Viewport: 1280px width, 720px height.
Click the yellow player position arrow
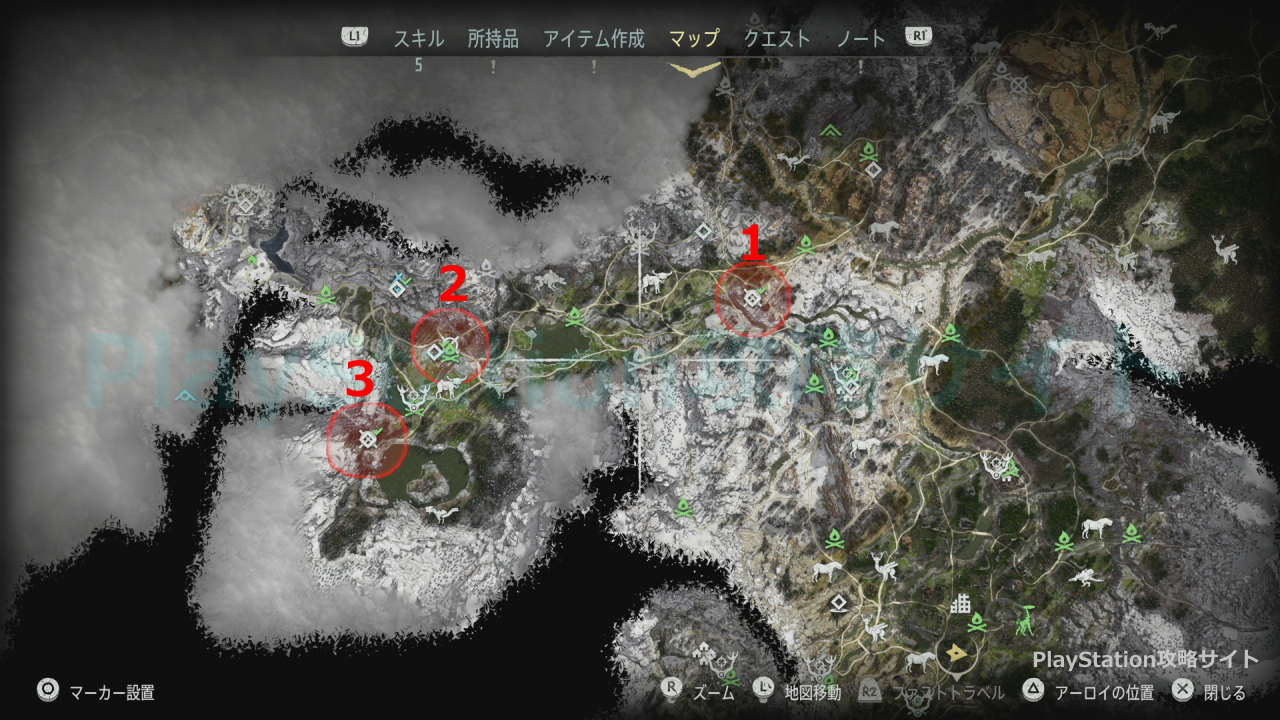[x=958, y=654]
